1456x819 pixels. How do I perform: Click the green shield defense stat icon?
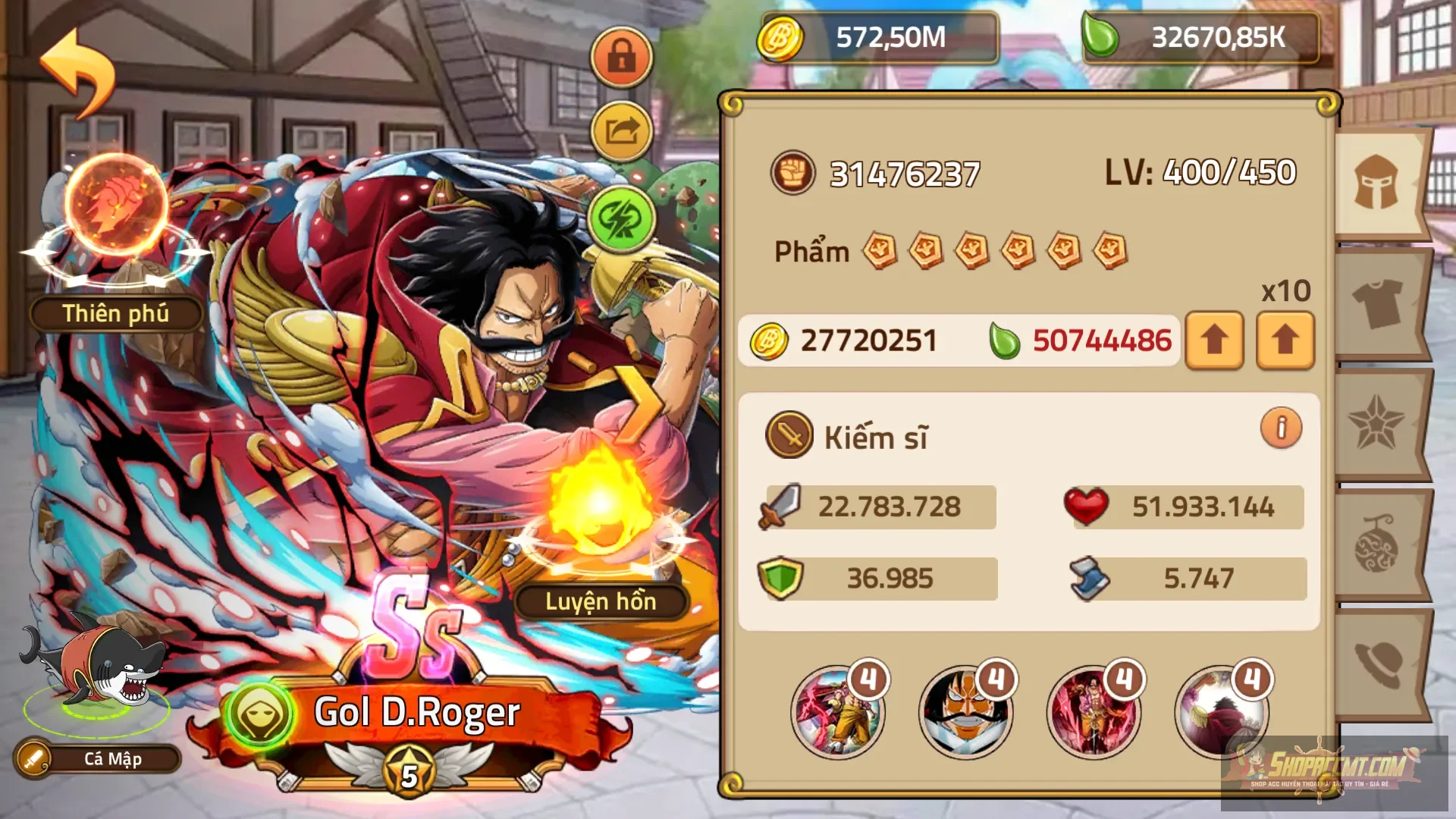785,576
